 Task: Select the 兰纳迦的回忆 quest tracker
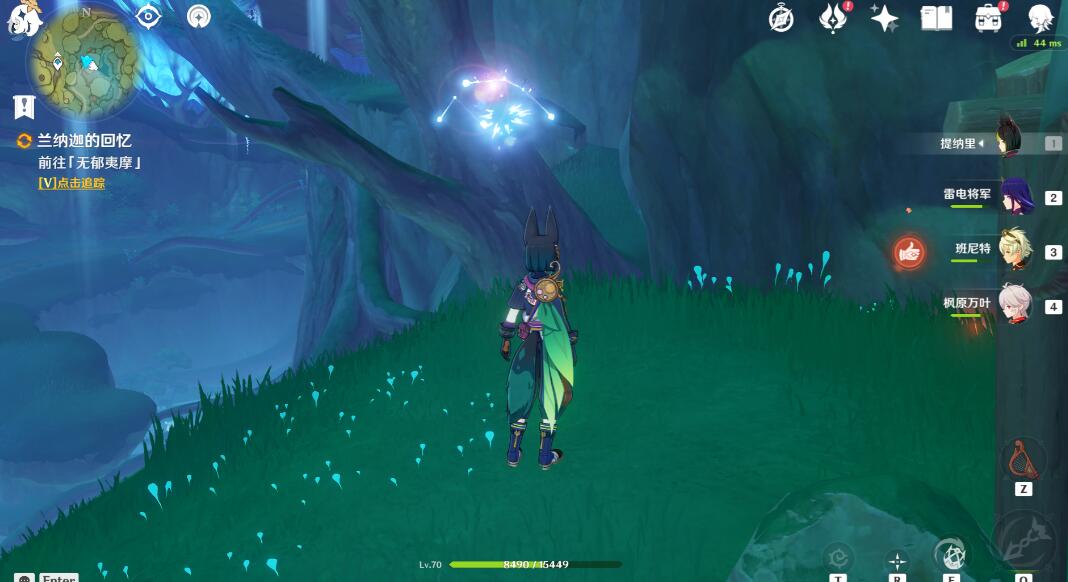click(x=84, y=141)
